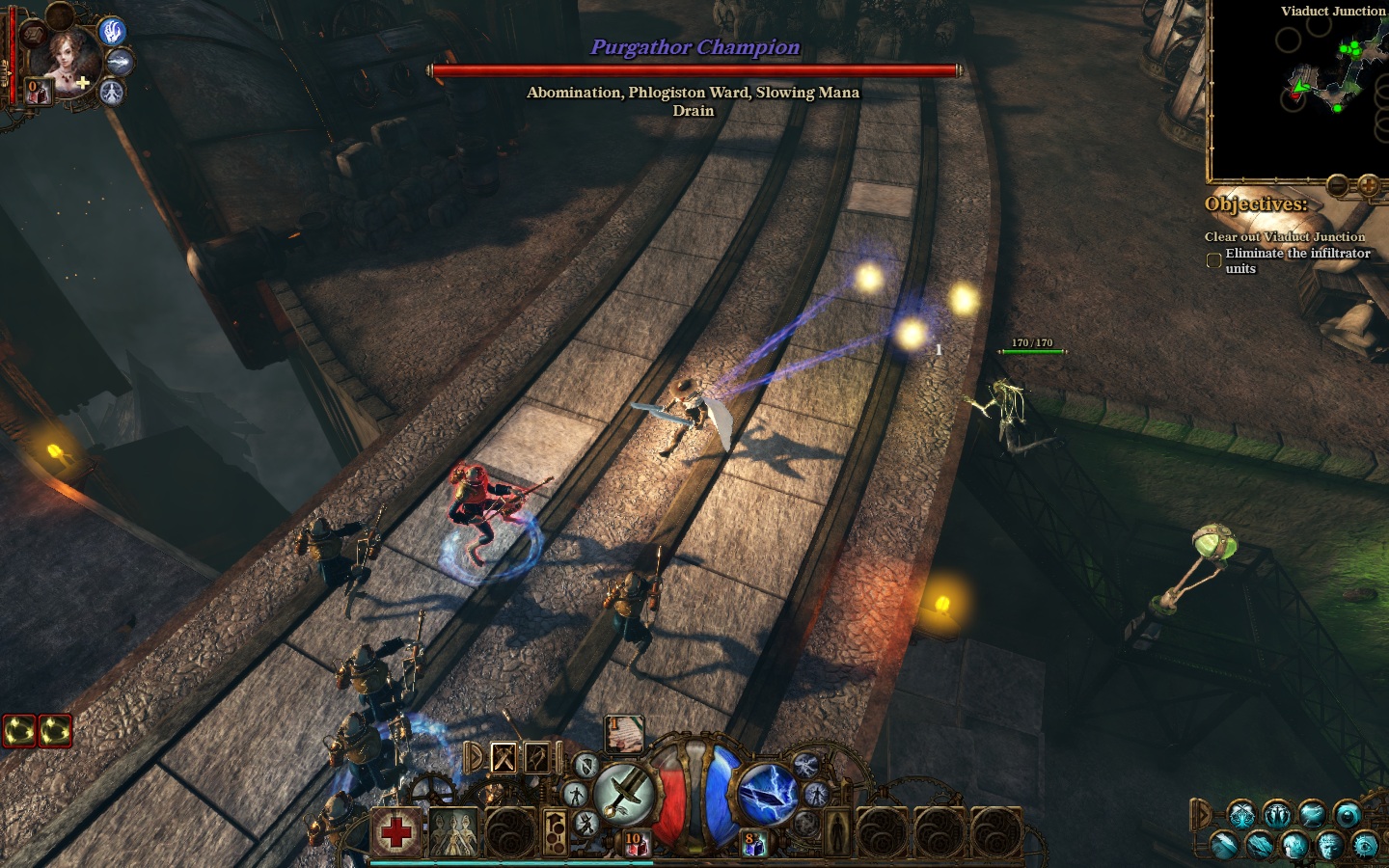Switch to the crossed swords weapon set
Screen dimensions: 1389x868
[504, 758]
